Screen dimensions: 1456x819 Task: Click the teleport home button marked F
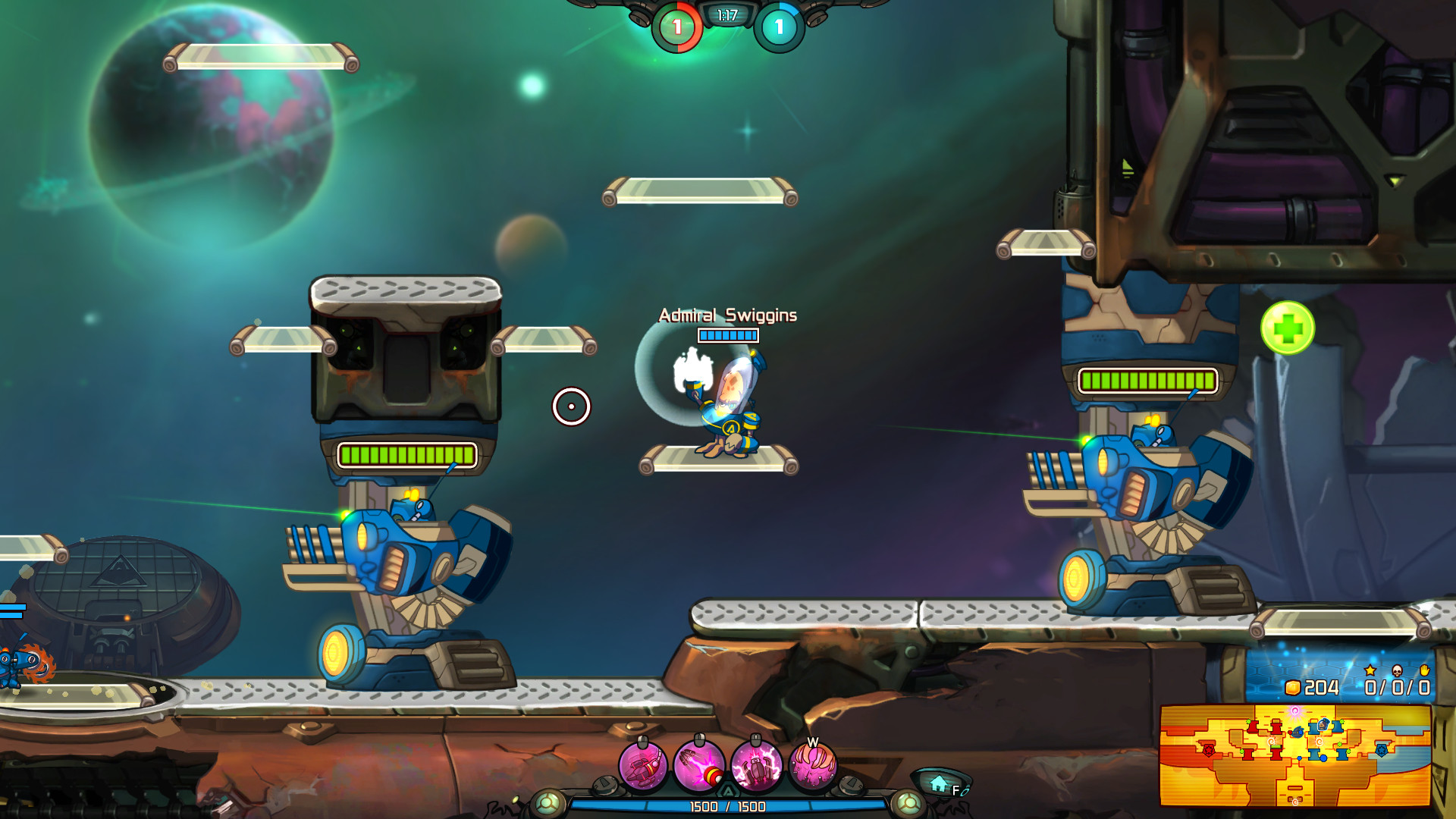pos(939,783)
